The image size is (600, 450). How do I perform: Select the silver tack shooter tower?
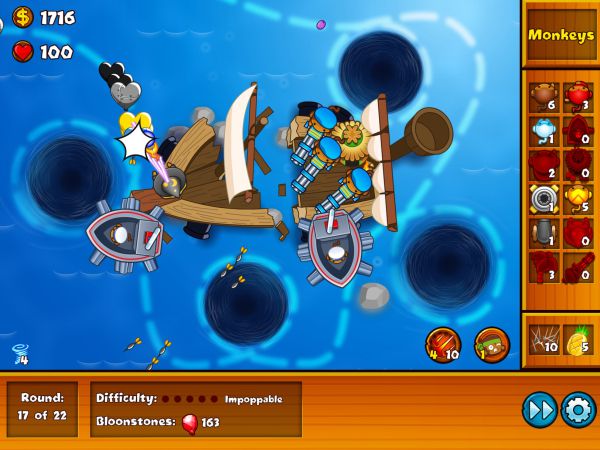[x=544, y=199]
